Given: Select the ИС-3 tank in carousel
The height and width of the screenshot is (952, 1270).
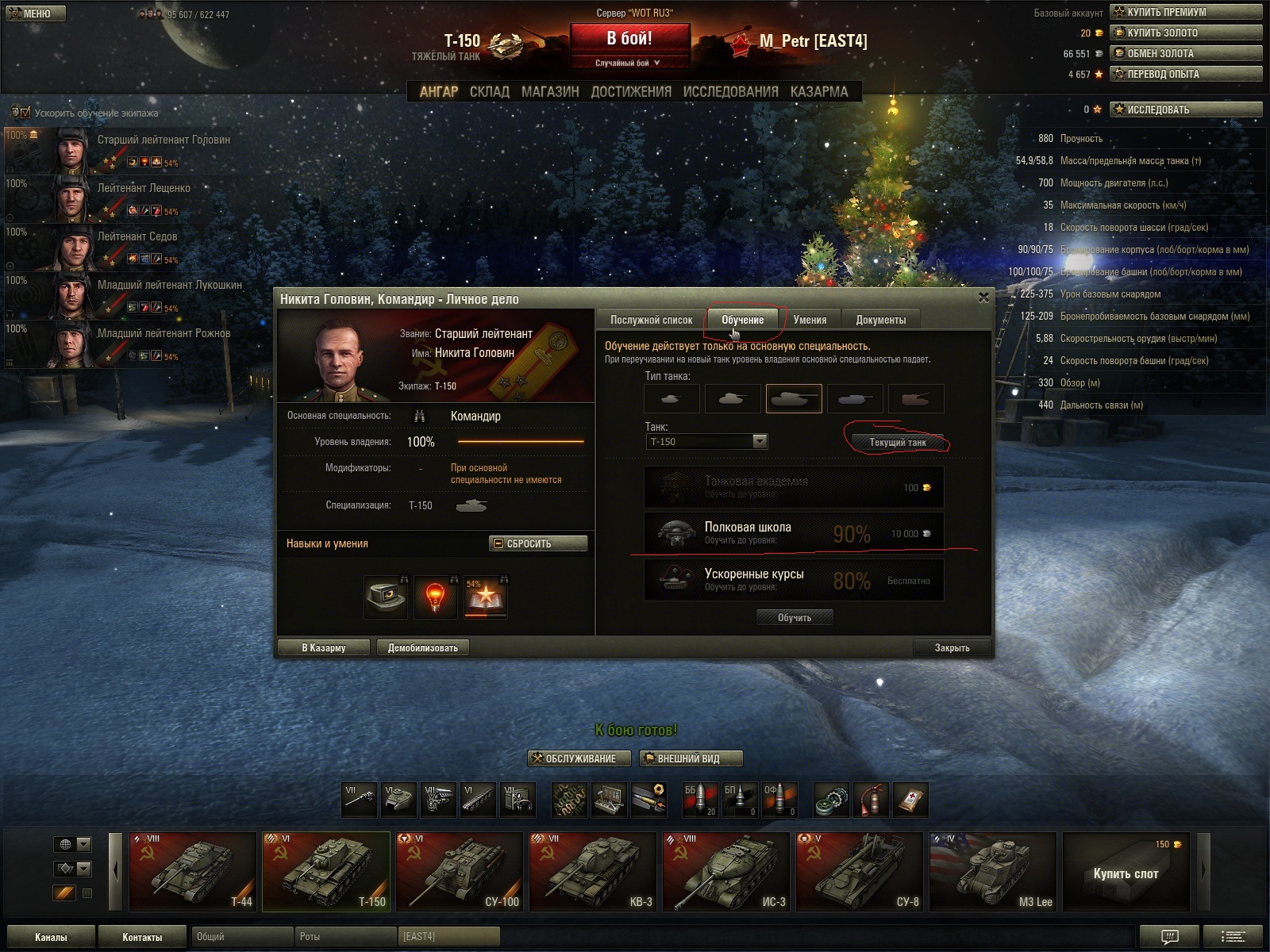Looking at the screenshot, I should click(725, 871).
